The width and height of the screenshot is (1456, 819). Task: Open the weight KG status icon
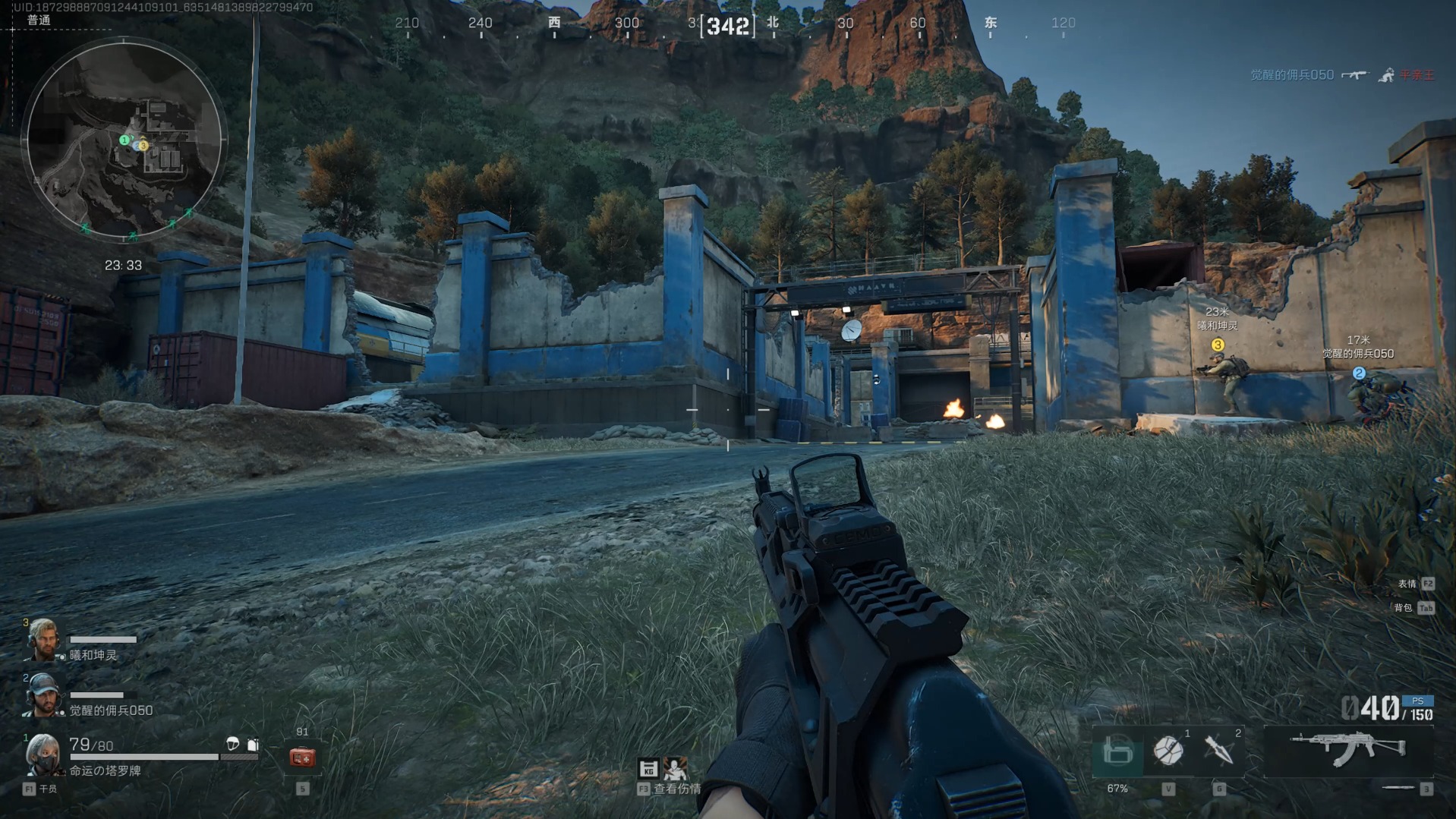tap(648, 769)
